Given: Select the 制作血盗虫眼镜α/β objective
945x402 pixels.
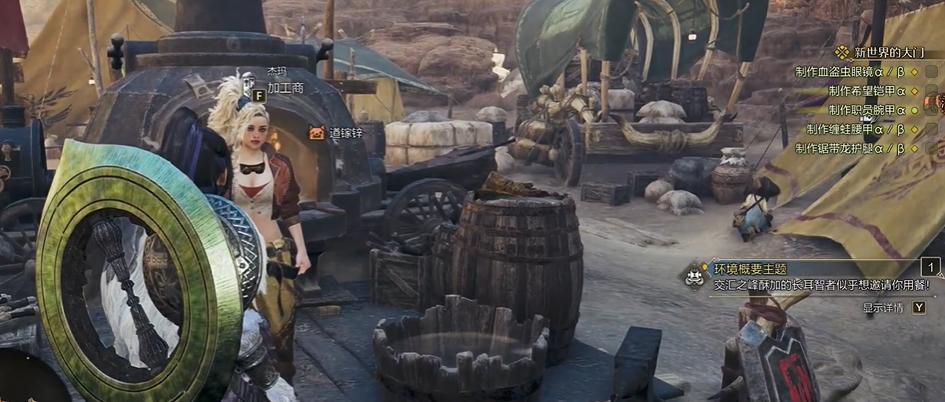Looking at the screenshot, I should click(x=850, y=72).
